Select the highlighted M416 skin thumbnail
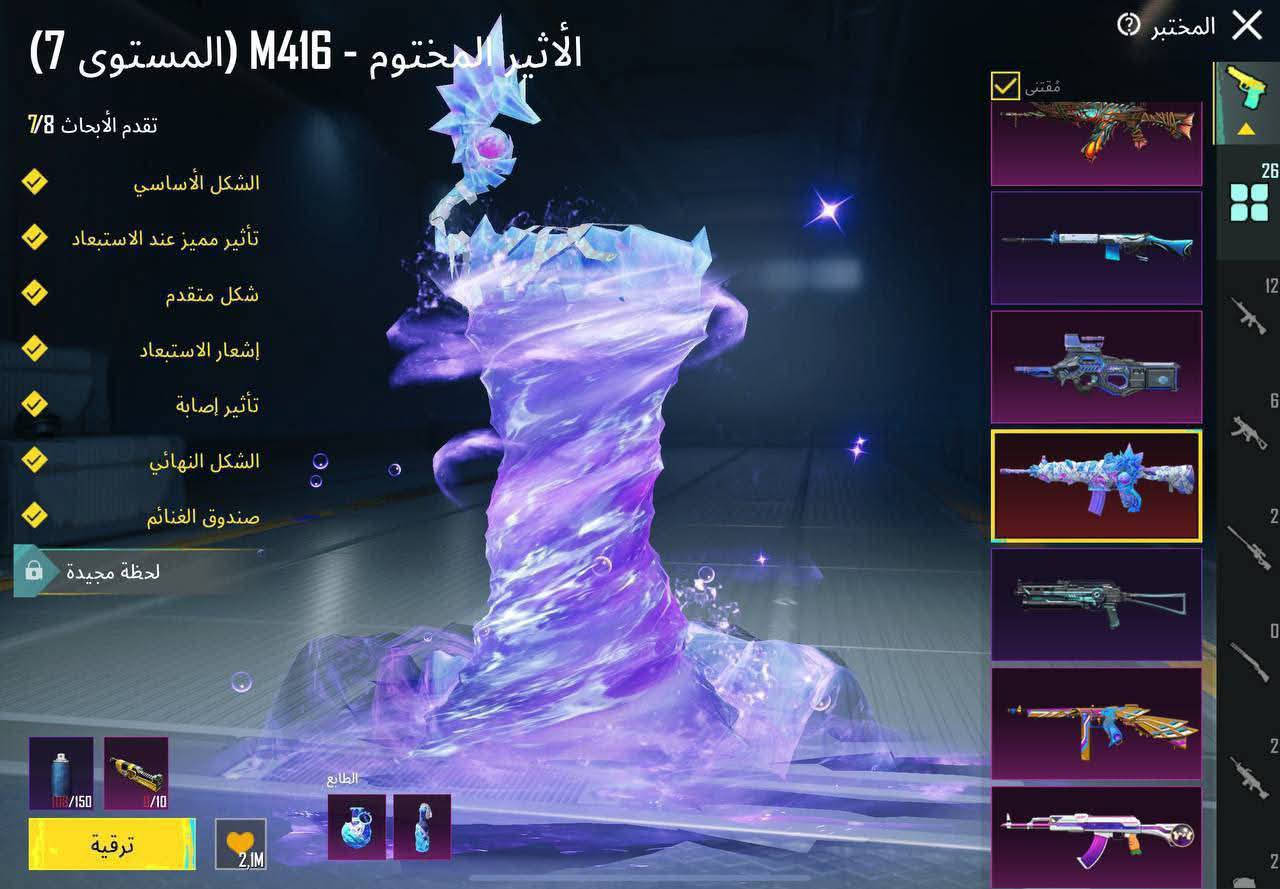Viewport: 1280px width, 889px height. click(x=1096, y=485)
